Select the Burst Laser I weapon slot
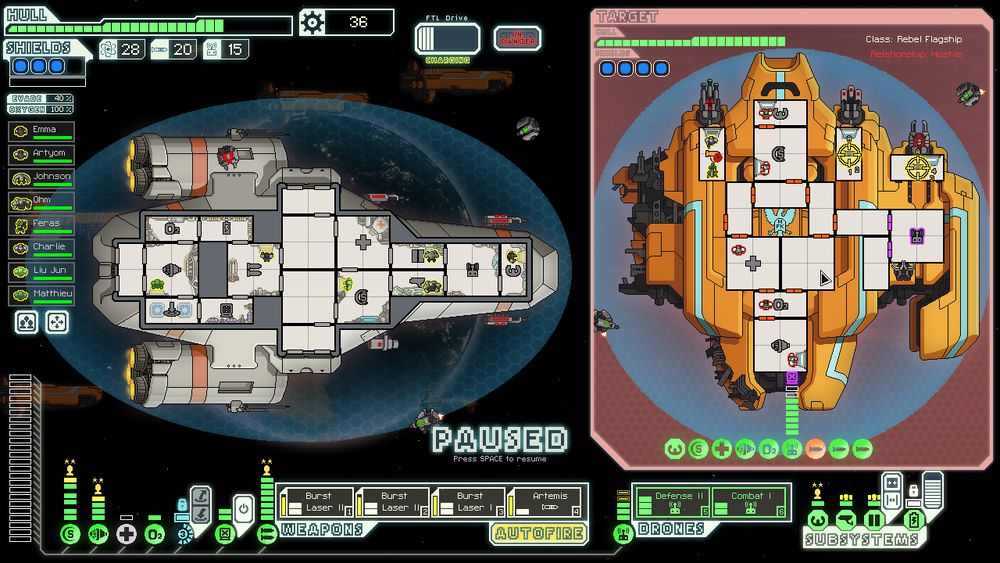 tap(468, 502)
